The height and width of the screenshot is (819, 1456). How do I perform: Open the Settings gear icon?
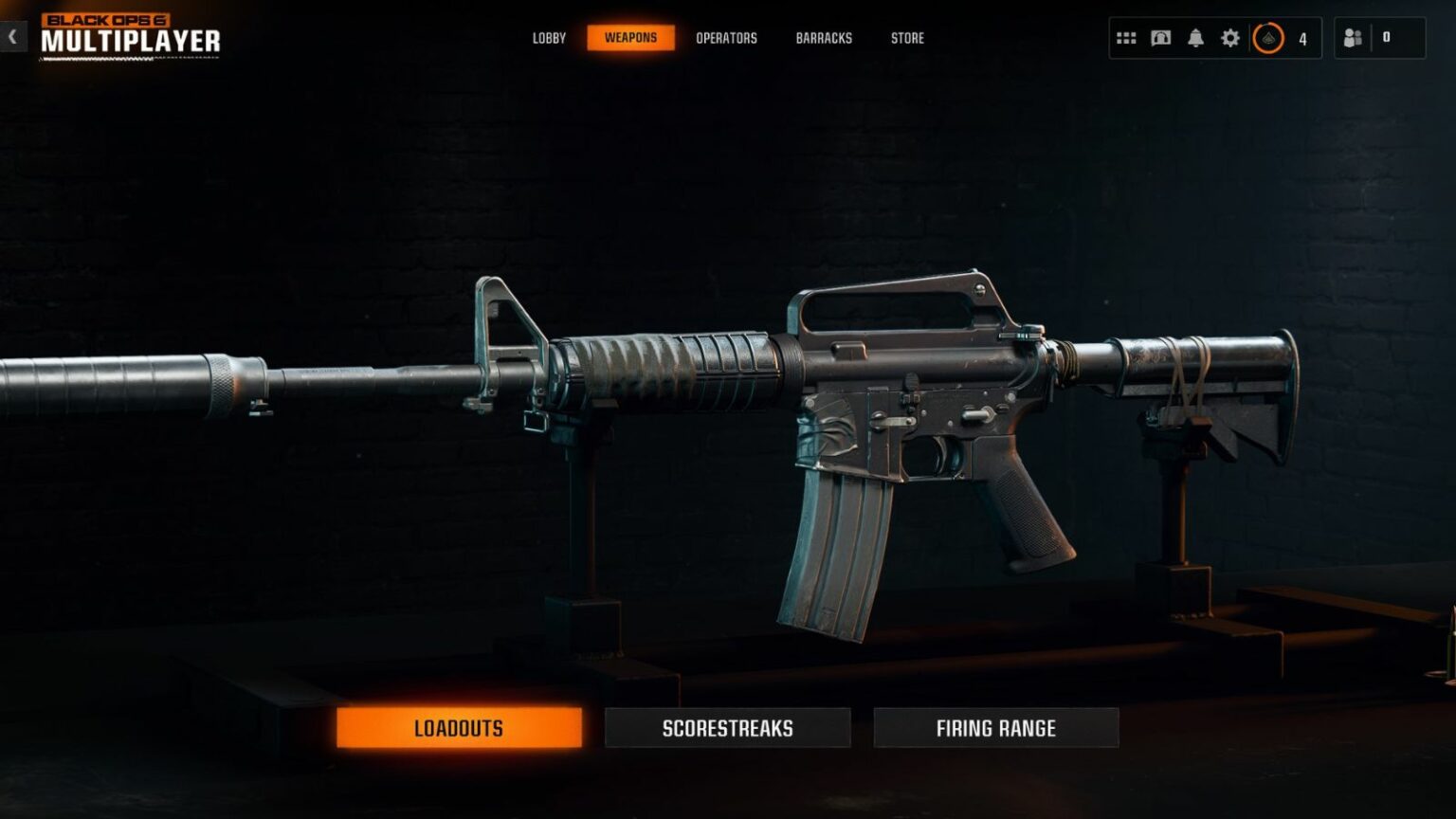pos(1231,38)
